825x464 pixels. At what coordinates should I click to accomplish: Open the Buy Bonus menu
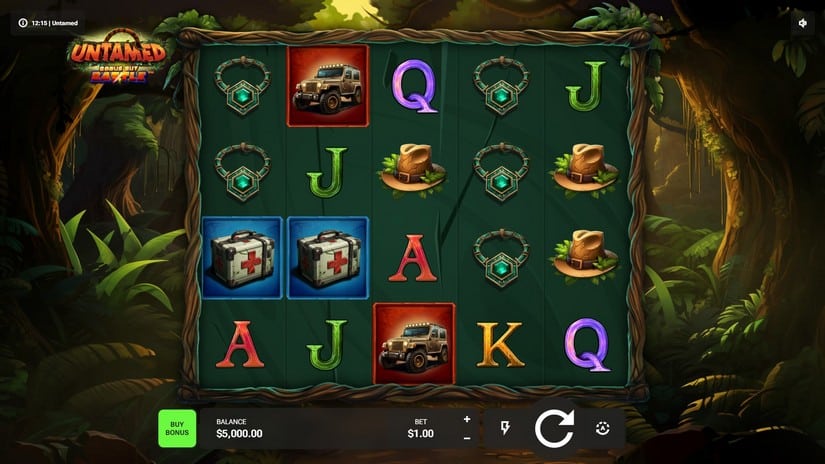coord(177,428)
